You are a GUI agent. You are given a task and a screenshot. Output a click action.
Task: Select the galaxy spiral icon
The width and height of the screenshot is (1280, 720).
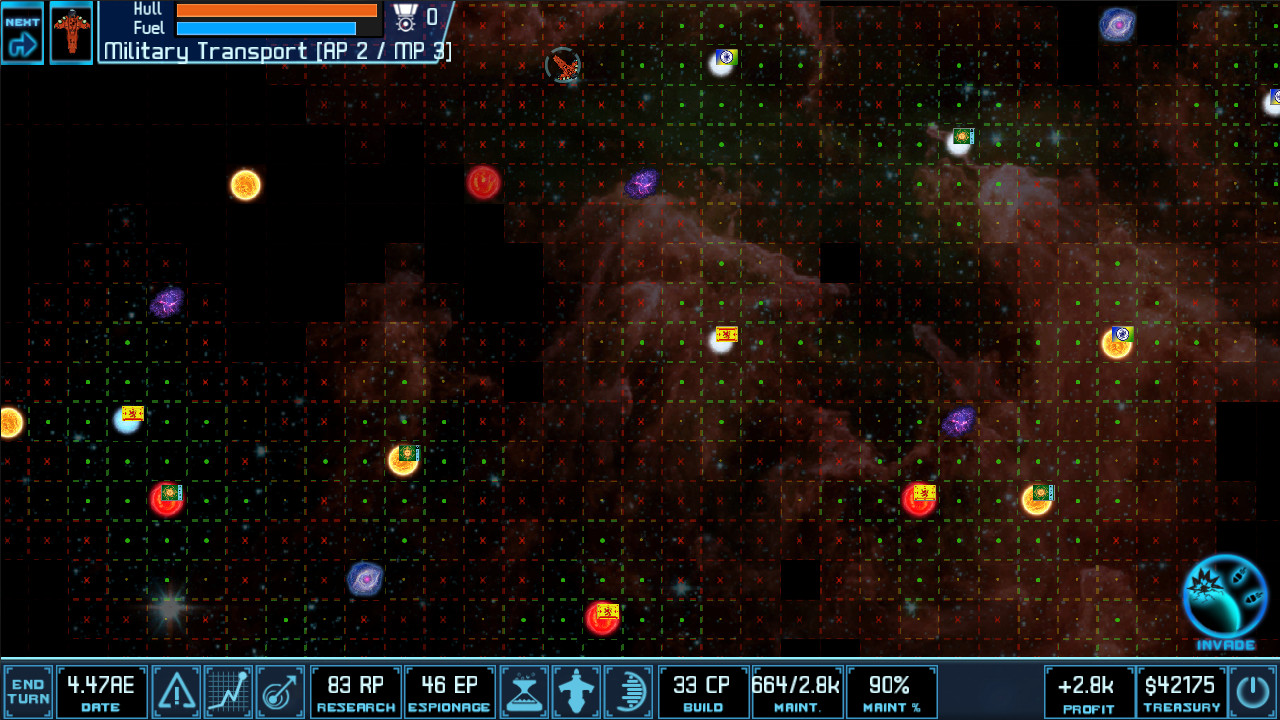click(629, 691)
